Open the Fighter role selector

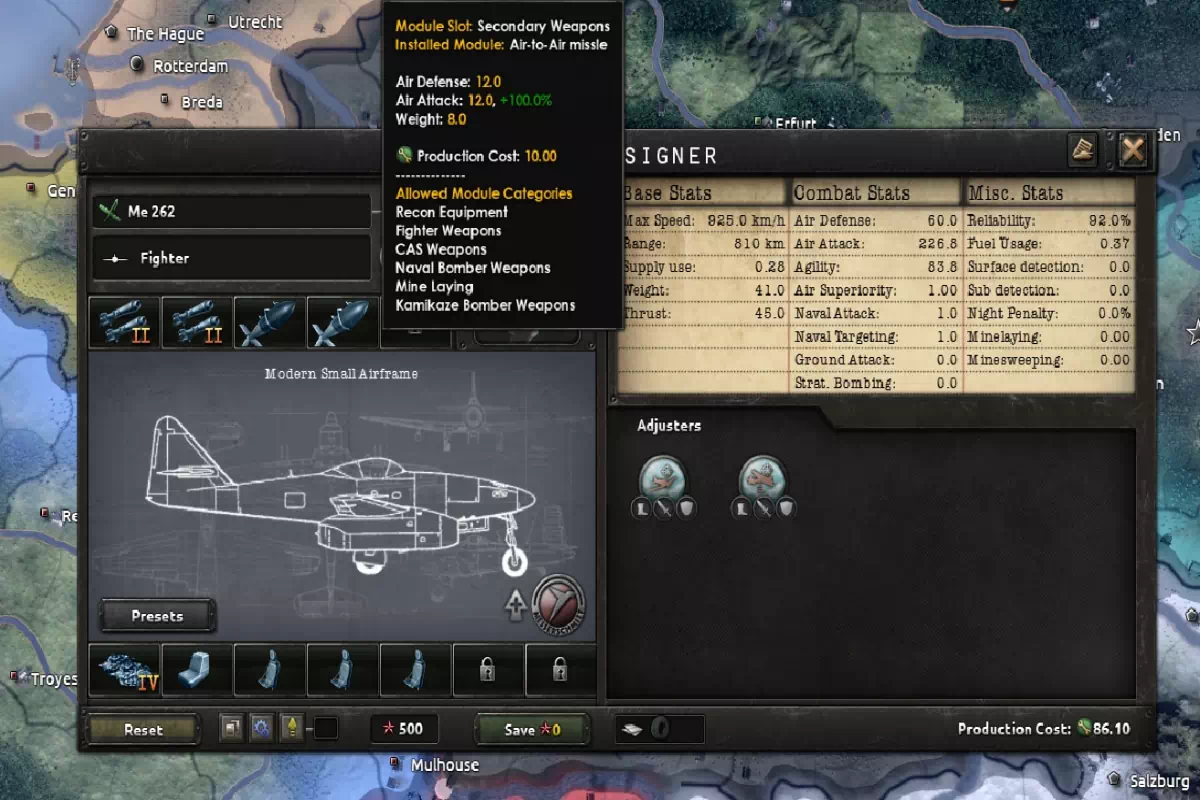point(232,258)
